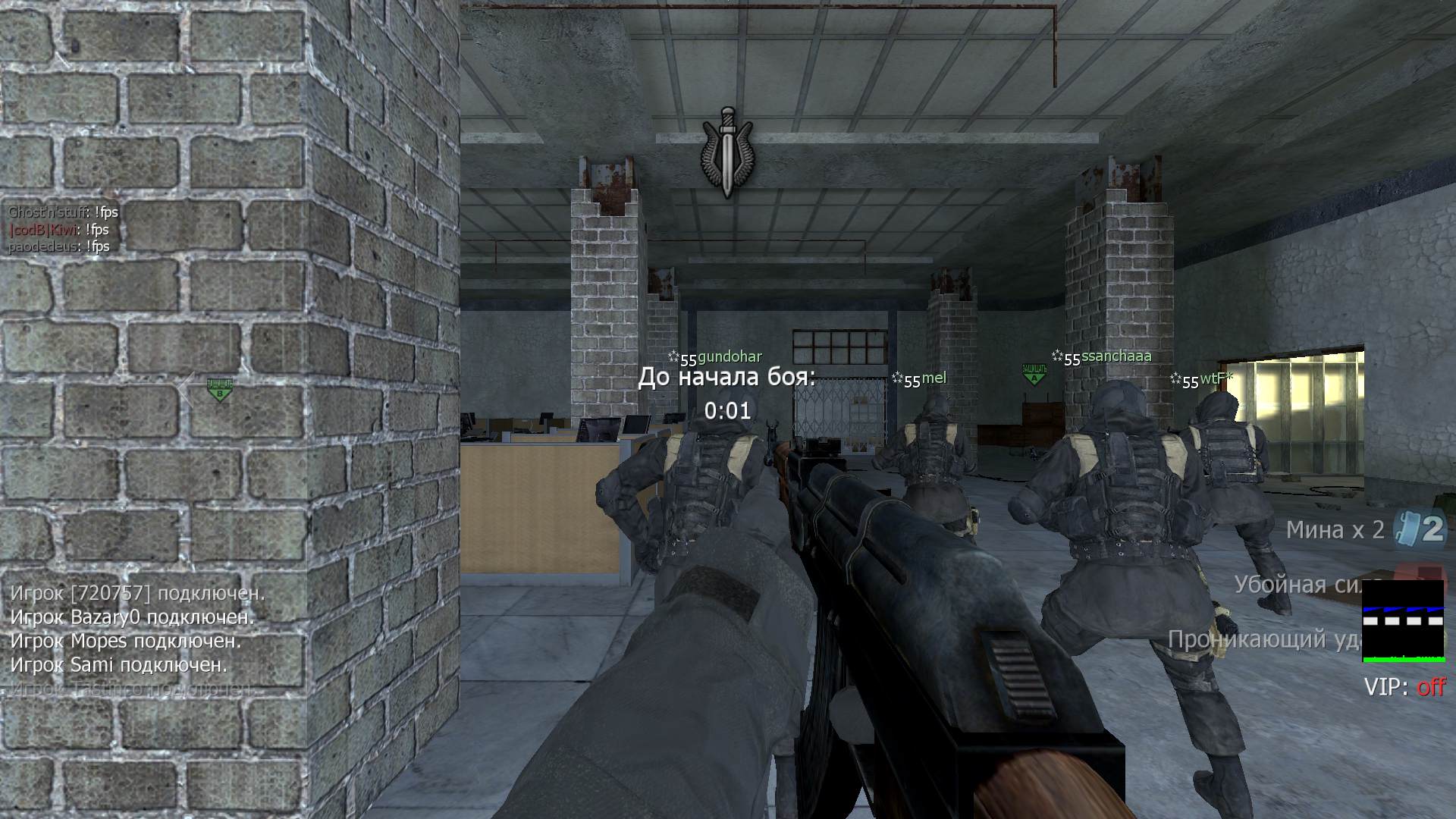Select the Мина x 2 claymore icon
This screenshot has height=819, width=1456.
click(x=1422, y=529)
